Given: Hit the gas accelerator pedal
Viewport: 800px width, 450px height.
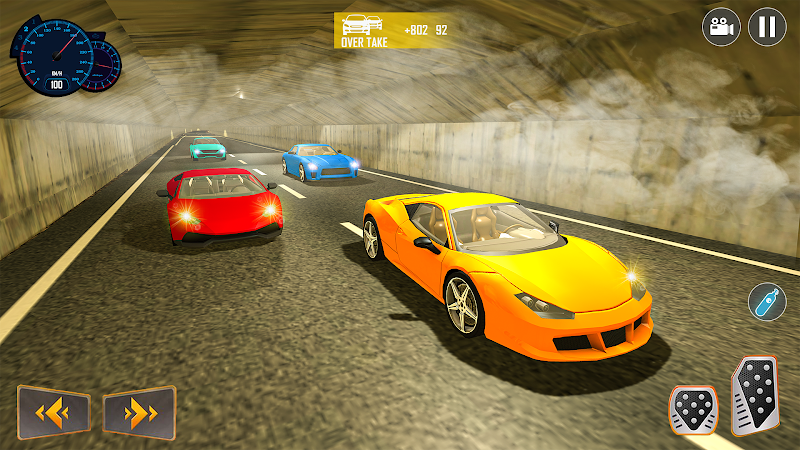Looking at the screenshot, I should click(x=755, y=396).
